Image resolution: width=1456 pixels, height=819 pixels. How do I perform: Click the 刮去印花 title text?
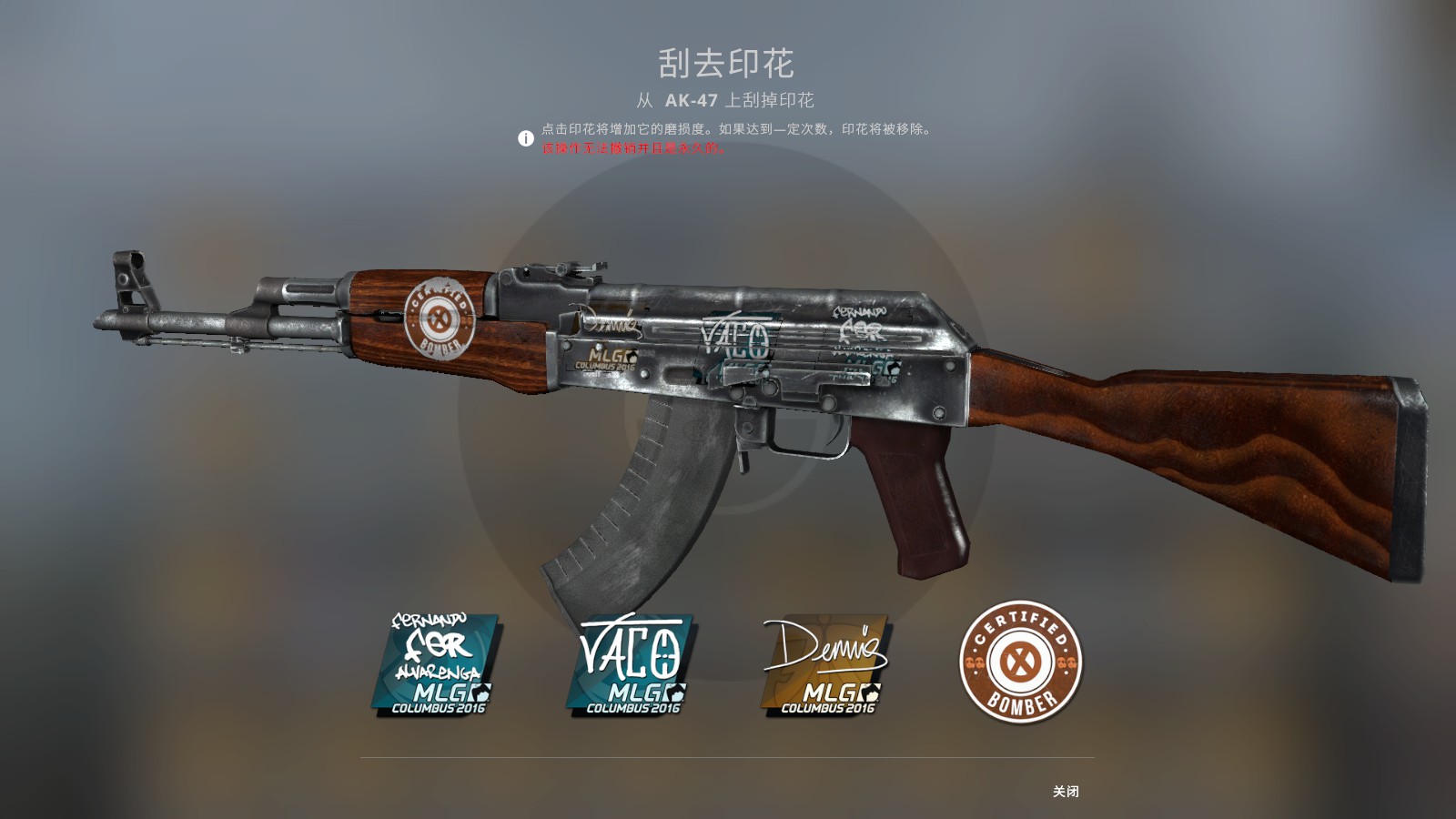[728, 64]
